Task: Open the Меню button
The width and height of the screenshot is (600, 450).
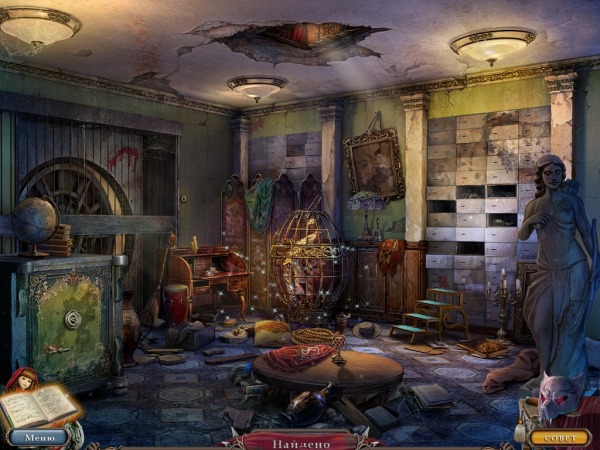Action: (x=40, y=437)
